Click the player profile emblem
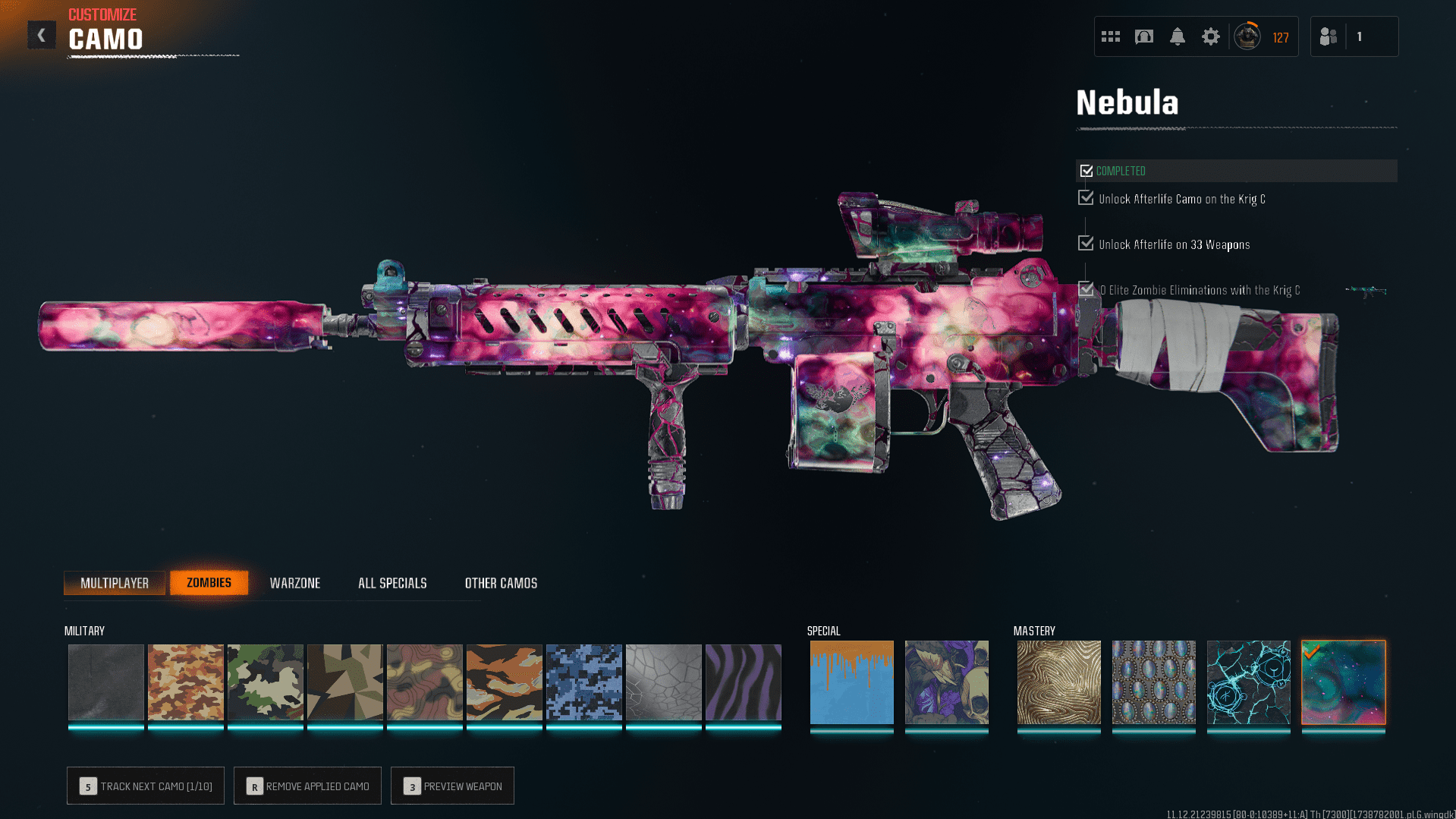The image size is (1456, 819). (1247, 36)
